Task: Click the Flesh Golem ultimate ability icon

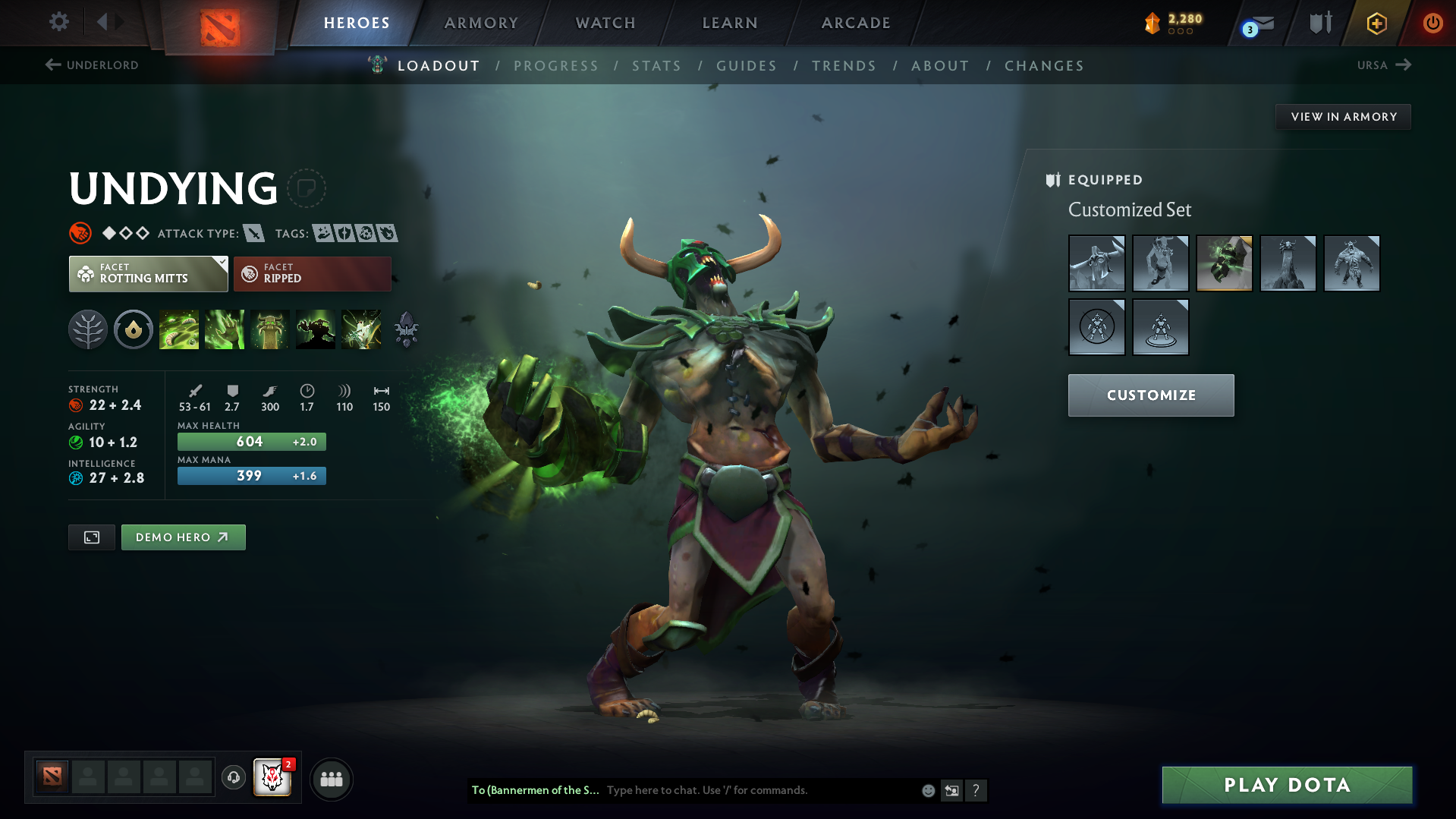Action: tap(316, 329)
